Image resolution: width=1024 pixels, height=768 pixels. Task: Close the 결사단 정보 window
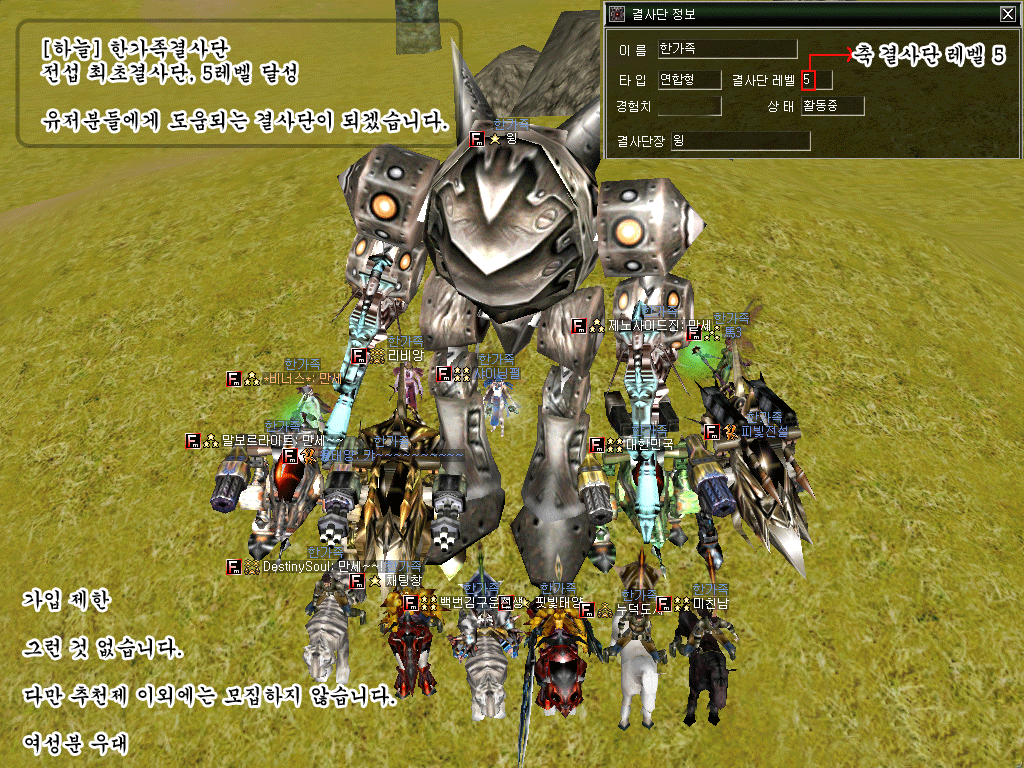(x=1007, y=14)
